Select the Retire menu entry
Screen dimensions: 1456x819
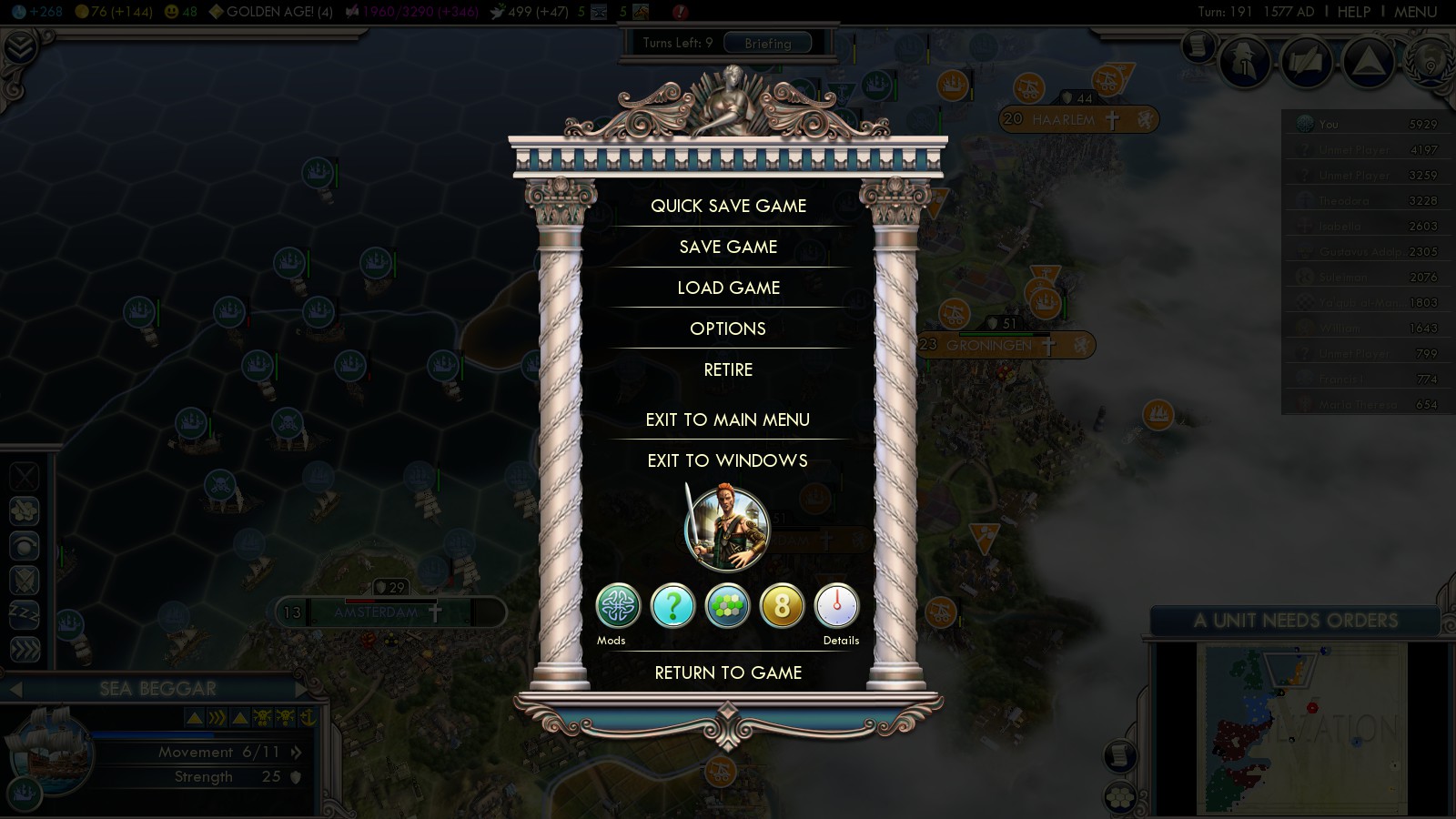point(728,369)
